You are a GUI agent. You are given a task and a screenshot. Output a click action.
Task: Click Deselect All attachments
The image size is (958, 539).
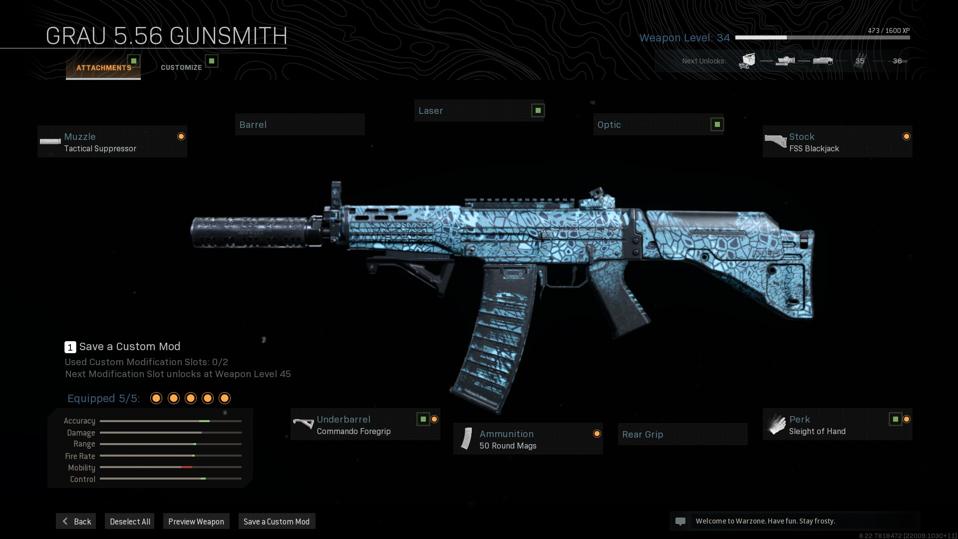[x=130, y=521]
